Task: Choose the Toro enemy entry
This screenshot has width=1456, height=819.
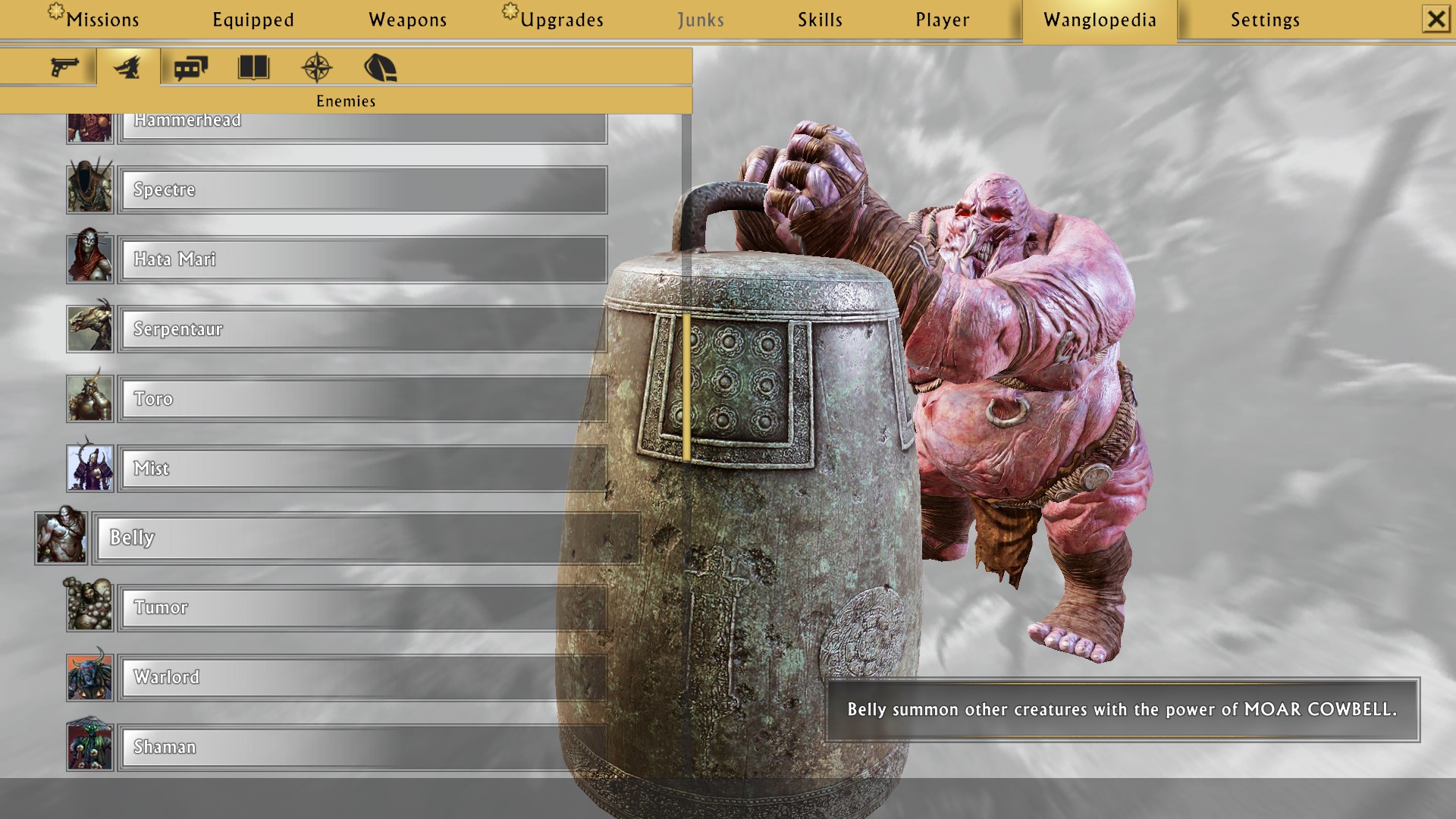Action: pyautogui.click(x=362, y=399)
